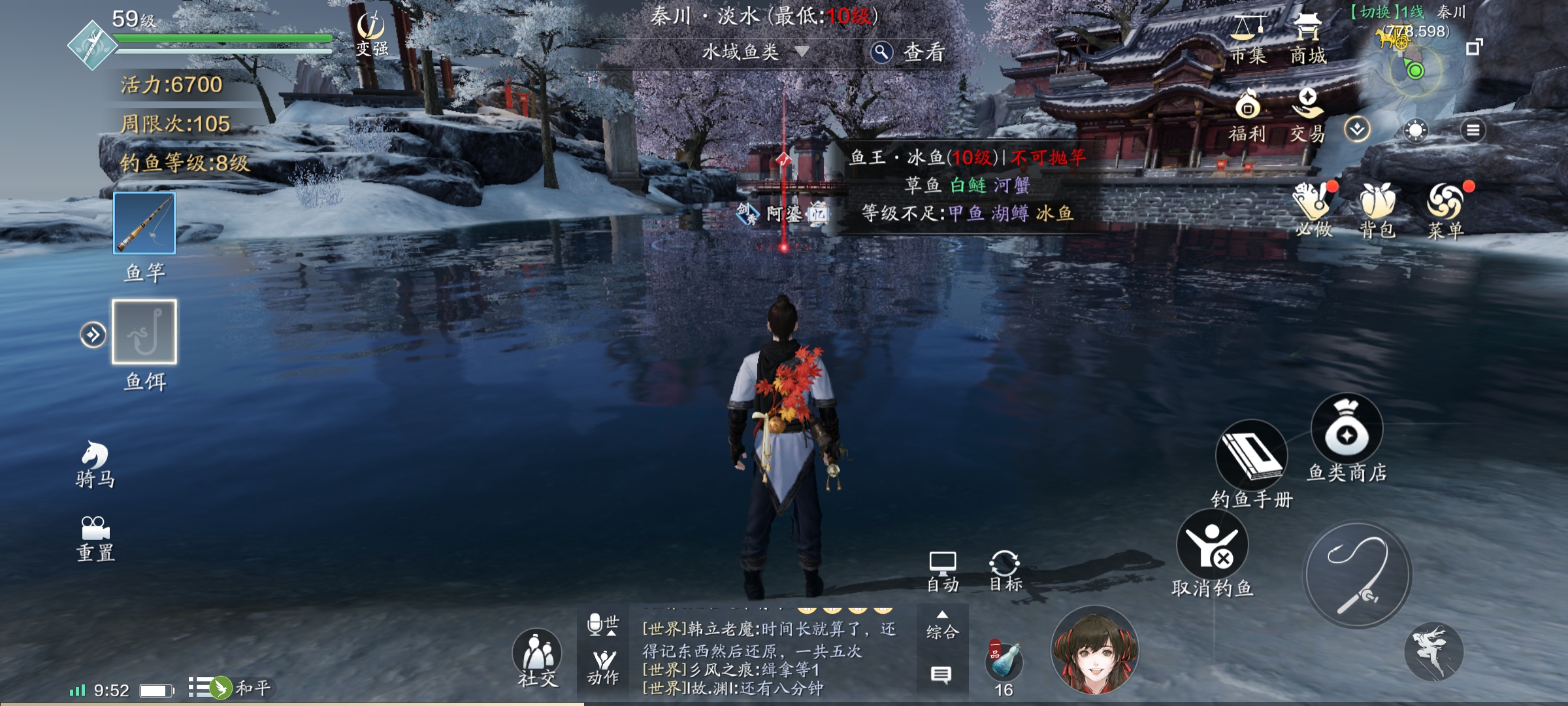Open the 菜单 main menu
The width and height of the screenshot is (1568, 706).
(1445, 209)
